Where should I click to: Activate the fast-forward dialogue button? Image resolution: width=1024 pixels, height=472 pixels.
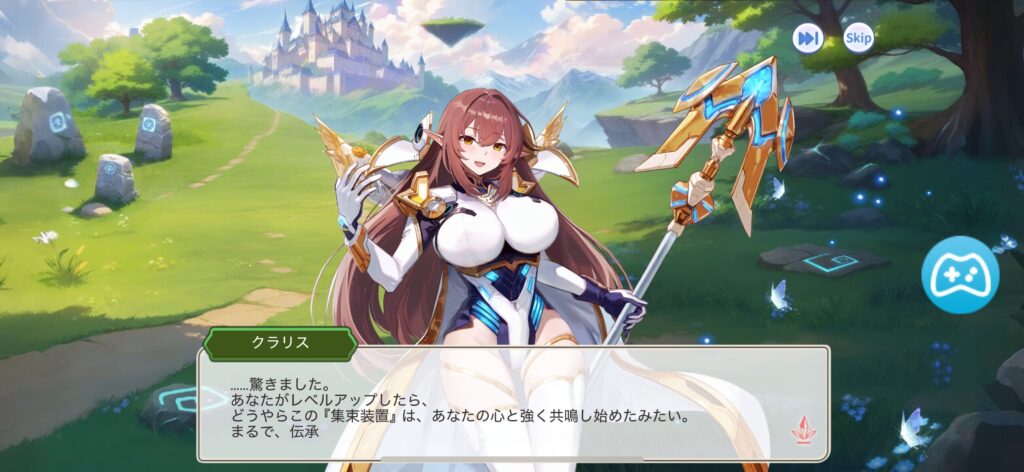tap(807, 38)
